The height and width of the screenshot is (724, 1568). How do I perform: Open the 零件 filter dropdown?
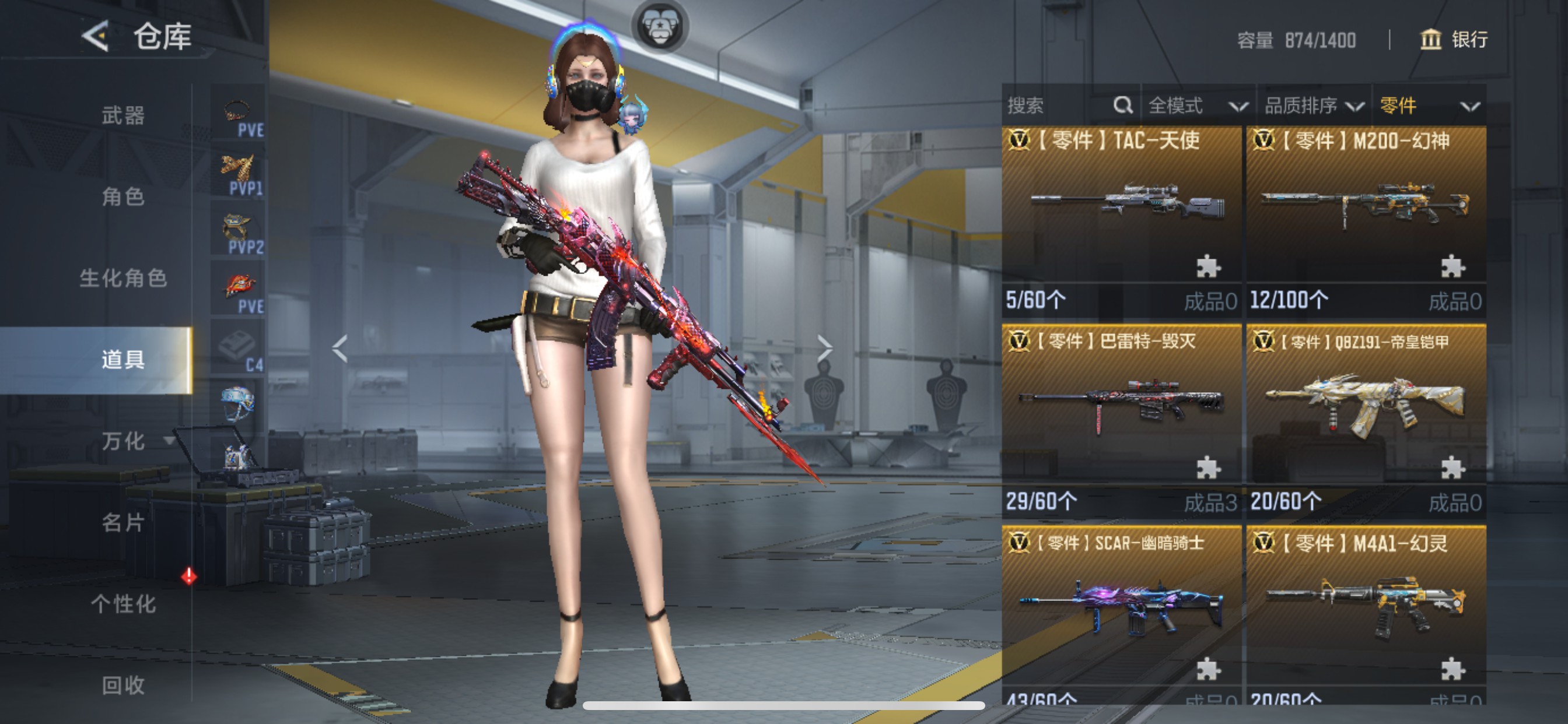[1428, 106]
